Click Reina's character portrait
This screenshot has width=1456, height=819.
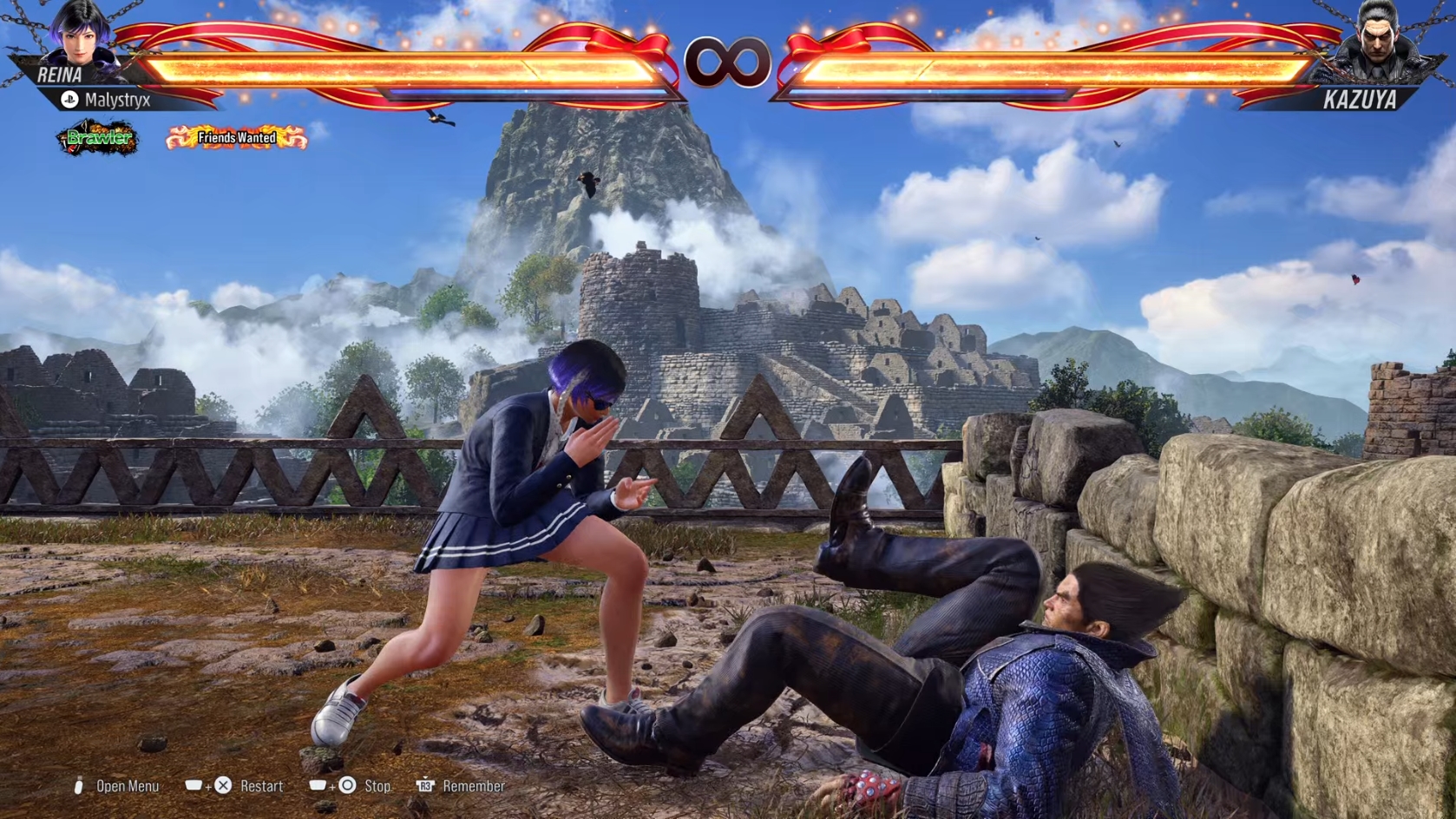coord(80,35)
